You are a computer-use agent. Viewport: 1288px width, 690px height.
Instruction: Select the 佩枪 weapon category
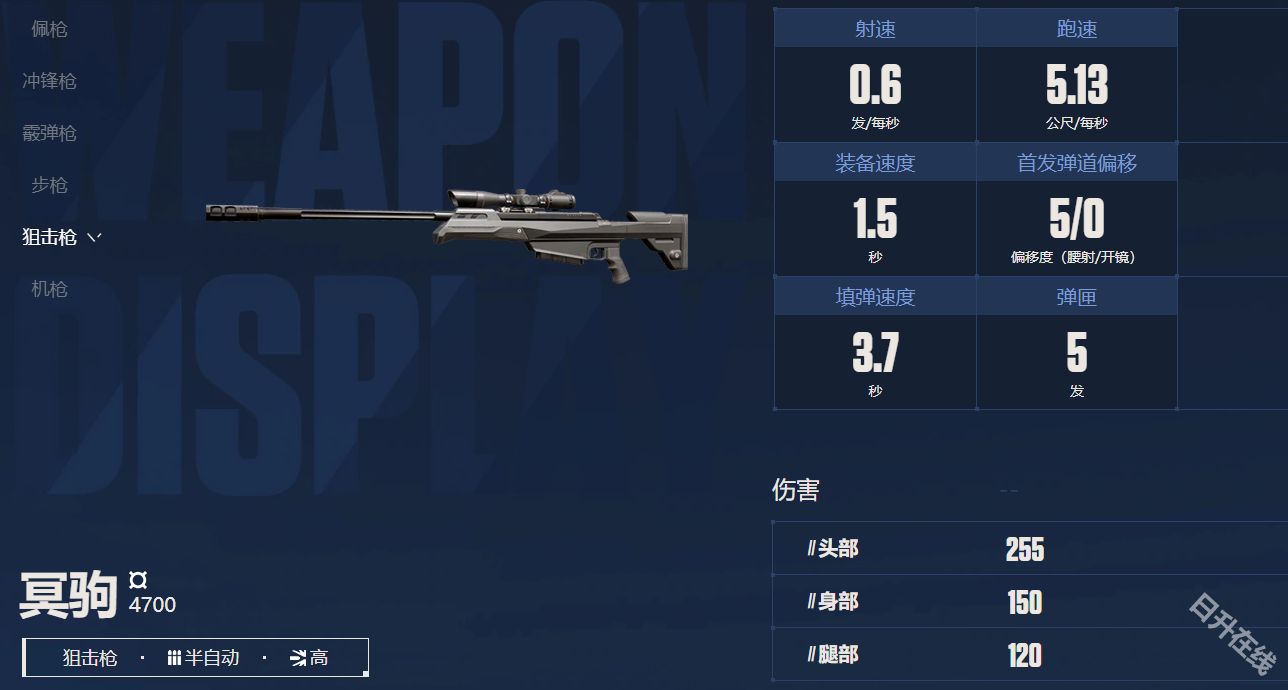pos(49,29)
